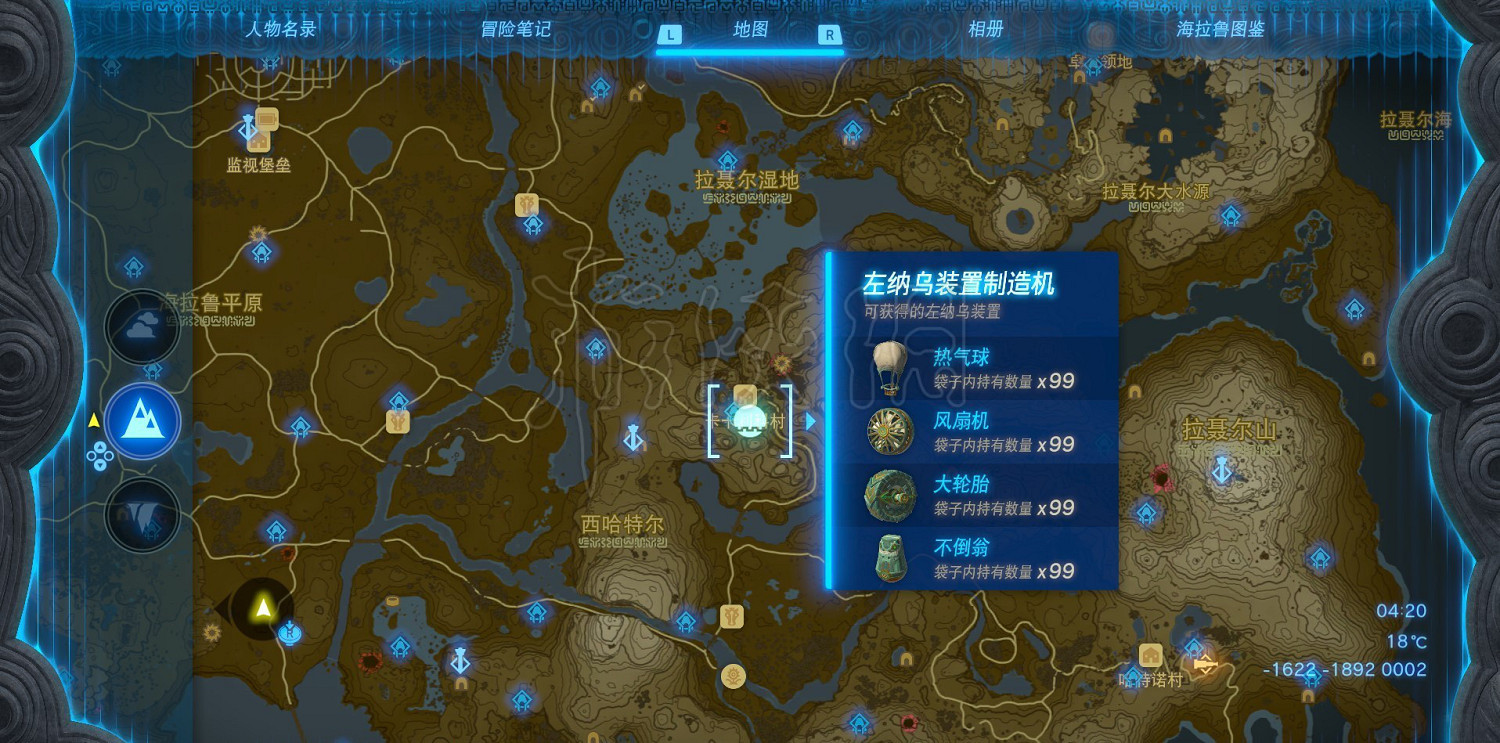Switch to the depths map layer icon
This screenshot has width=1500, height=743.
(x=142, y=514)
